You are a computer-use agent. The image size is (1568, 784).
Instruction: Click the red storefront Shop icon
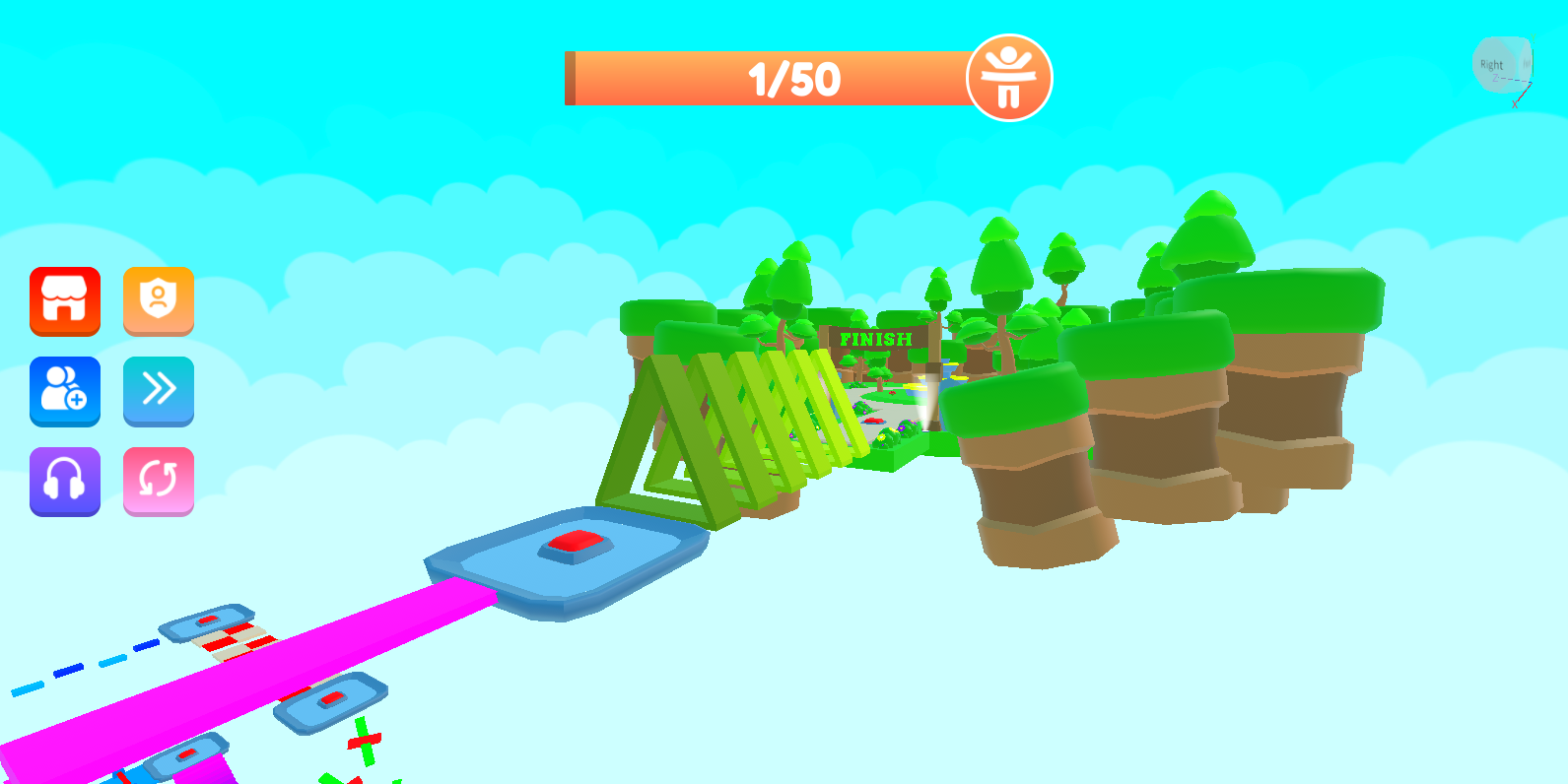point(65,302)
